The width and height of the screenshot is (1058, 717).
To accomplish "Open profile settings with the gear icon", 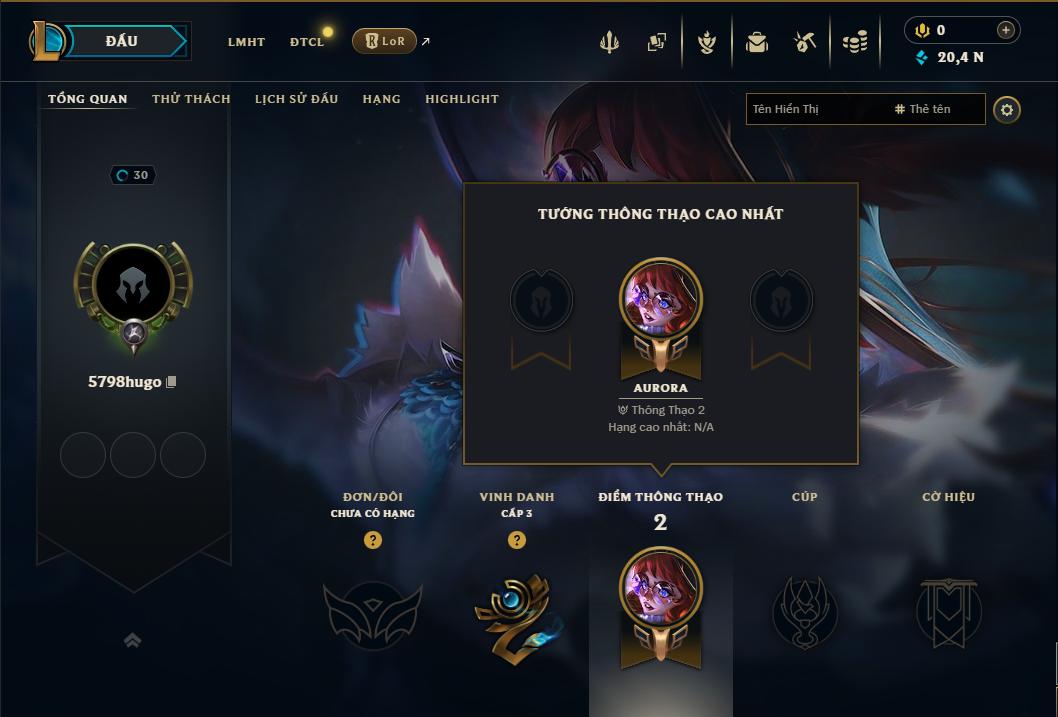I will pos(1007,109).
